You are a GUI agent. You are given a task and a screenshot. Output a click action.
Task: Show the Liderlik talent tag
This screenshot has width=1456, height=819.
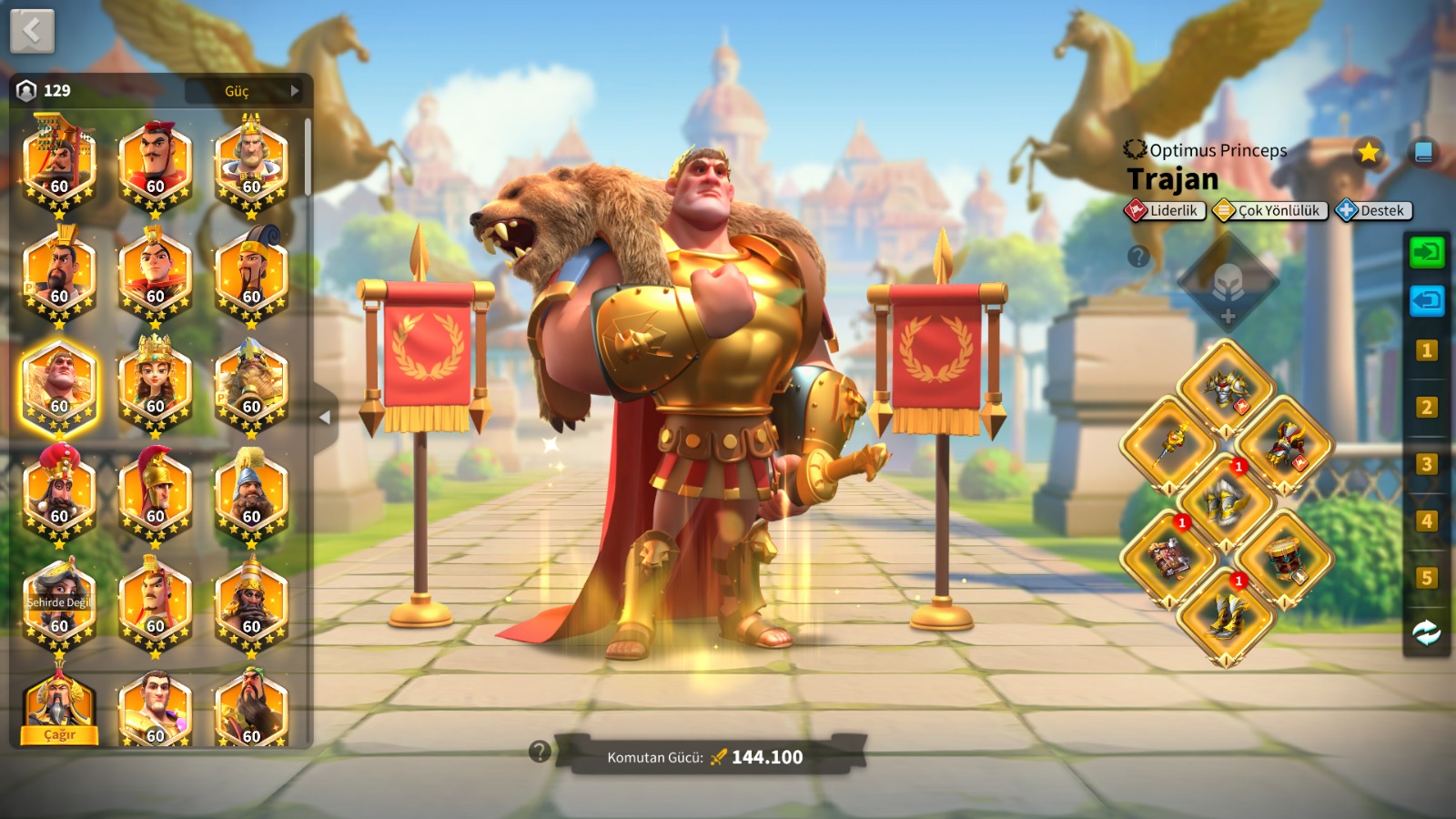pos(1166,211)
